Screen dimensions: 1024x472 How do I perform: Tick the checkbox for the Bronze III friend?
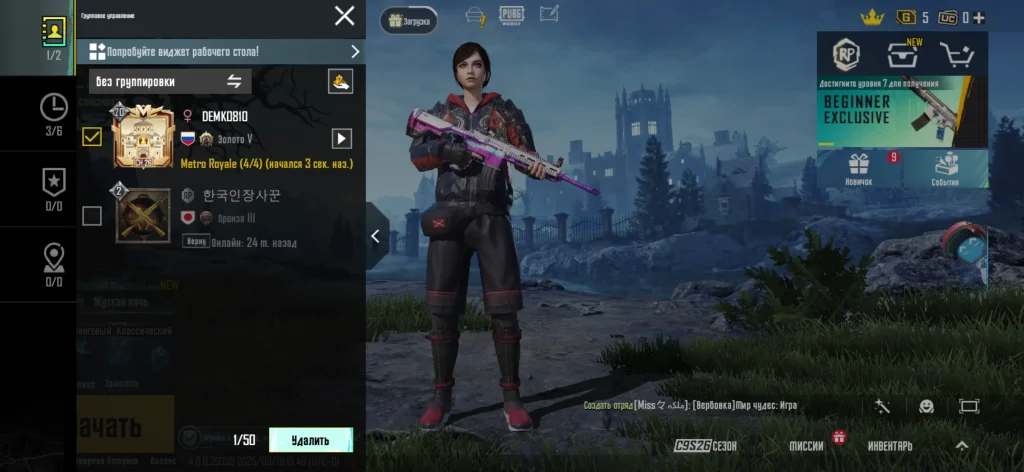click(x=92, y=215)
